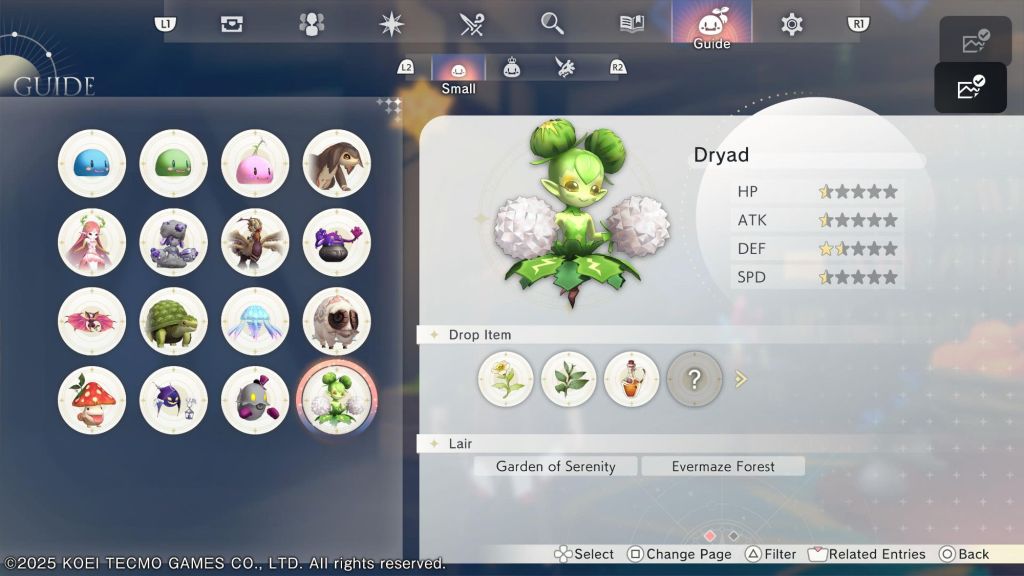Select the red mushroom monster entry
The height and width of the screenshot is (576, 1024).
92,400
